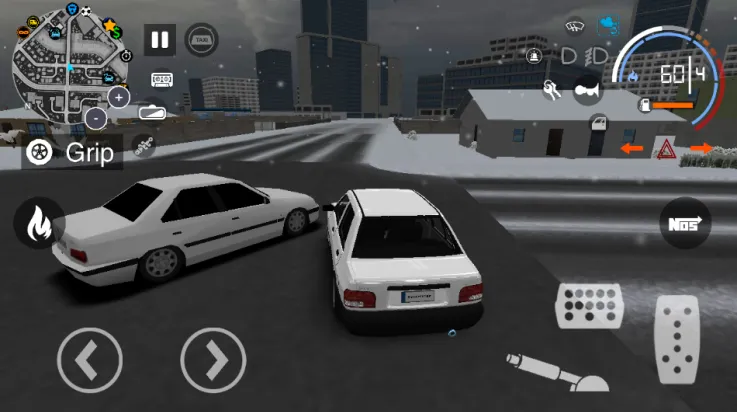Turn on the hazard warning triangle
Image resolution: width=737 pixels, height=412 pixels.
(663, 149)
